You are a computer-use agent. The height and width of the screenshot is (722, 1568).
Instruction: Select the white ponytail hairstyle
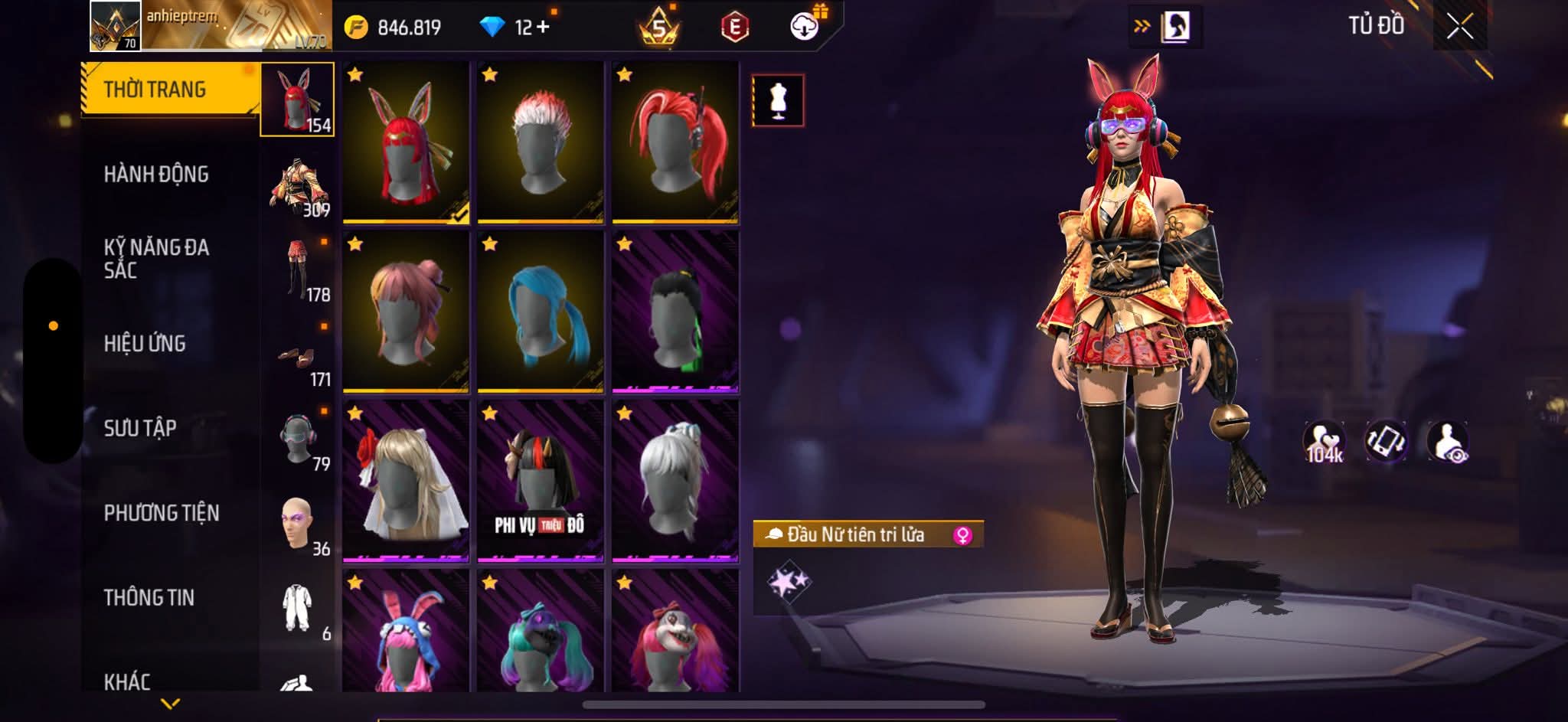tap(675, 481)
